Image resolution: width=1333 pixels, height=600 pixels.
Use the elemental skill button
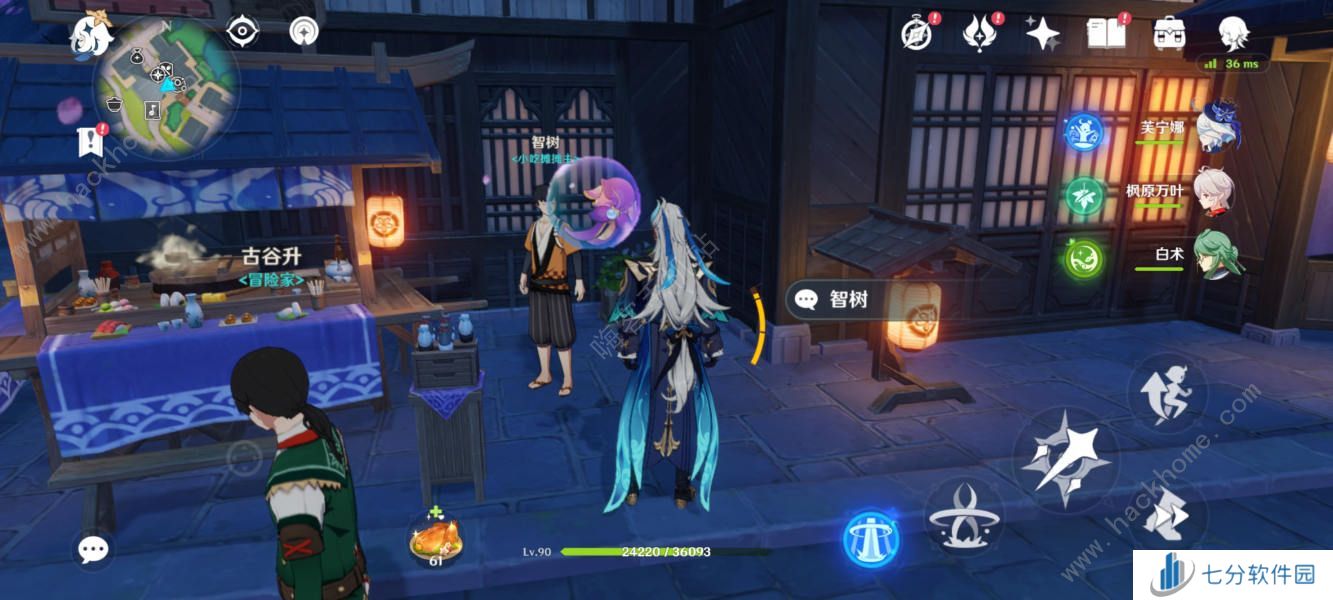[x=964, y=517]
